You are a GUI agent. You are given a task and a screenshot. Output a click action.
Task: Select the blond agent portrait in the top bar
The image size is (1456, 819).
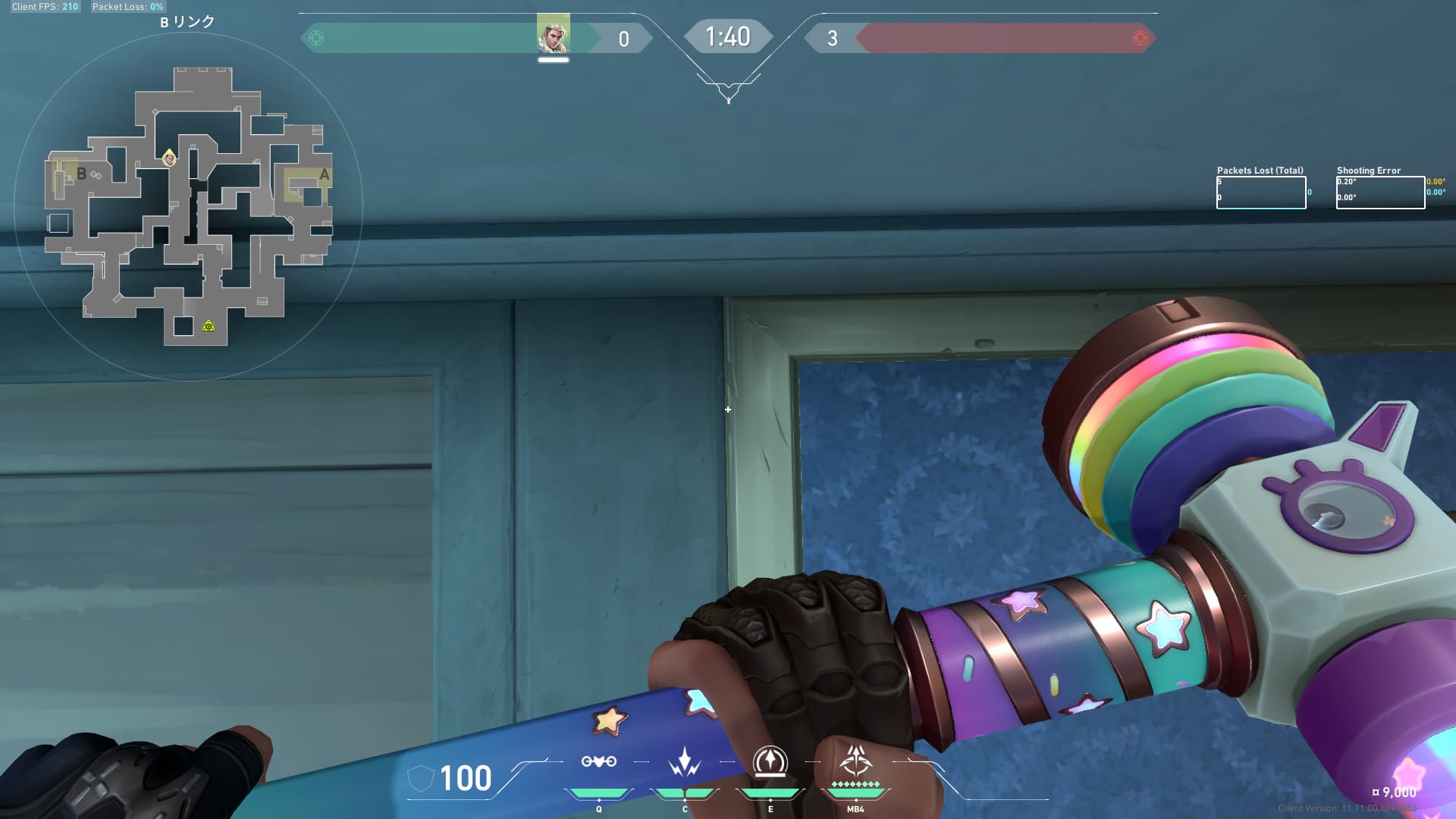point(553,34)
